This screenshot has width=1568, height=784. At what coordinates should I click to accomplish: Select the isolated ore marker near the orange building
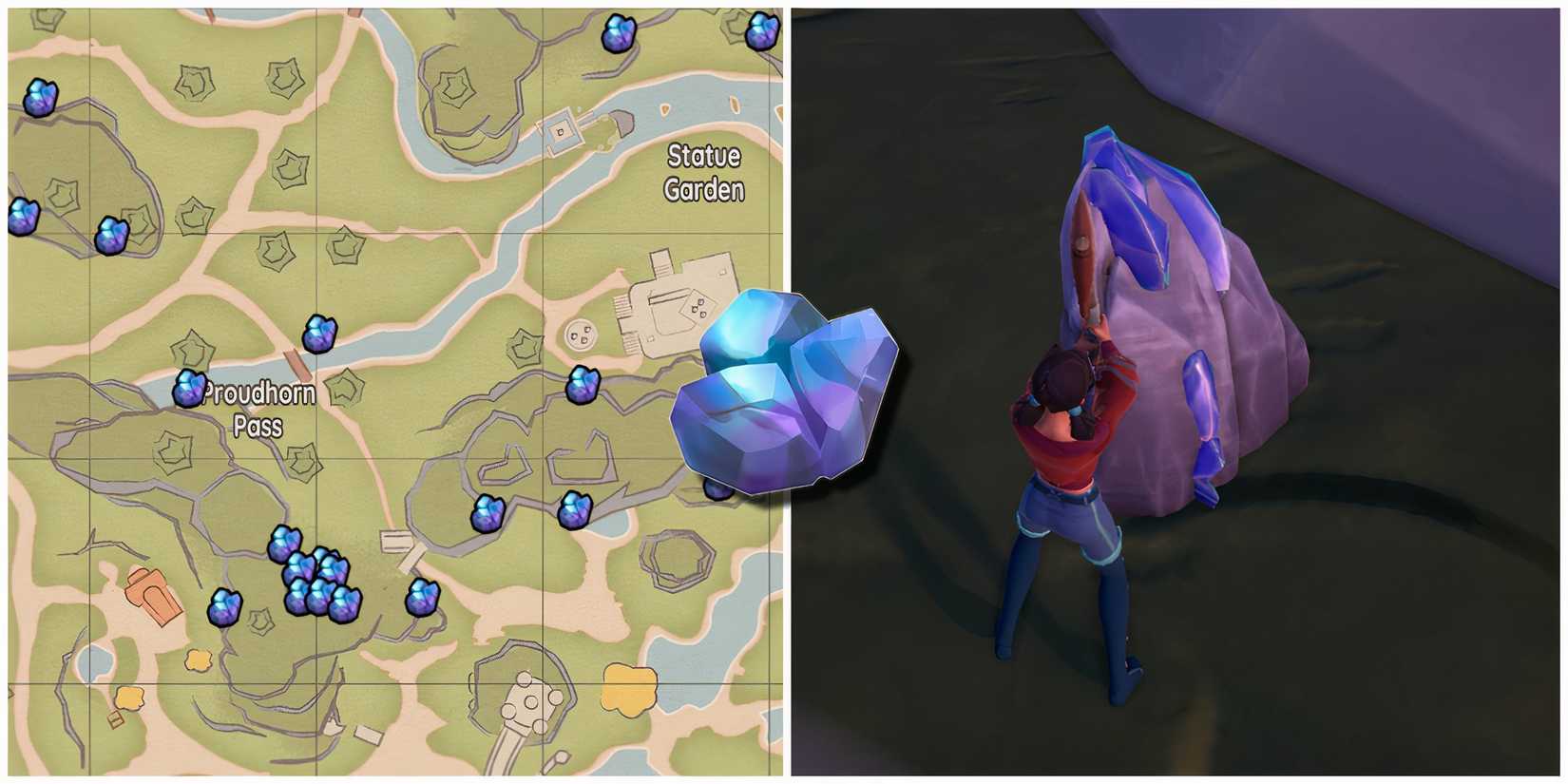tap(225, 608)
